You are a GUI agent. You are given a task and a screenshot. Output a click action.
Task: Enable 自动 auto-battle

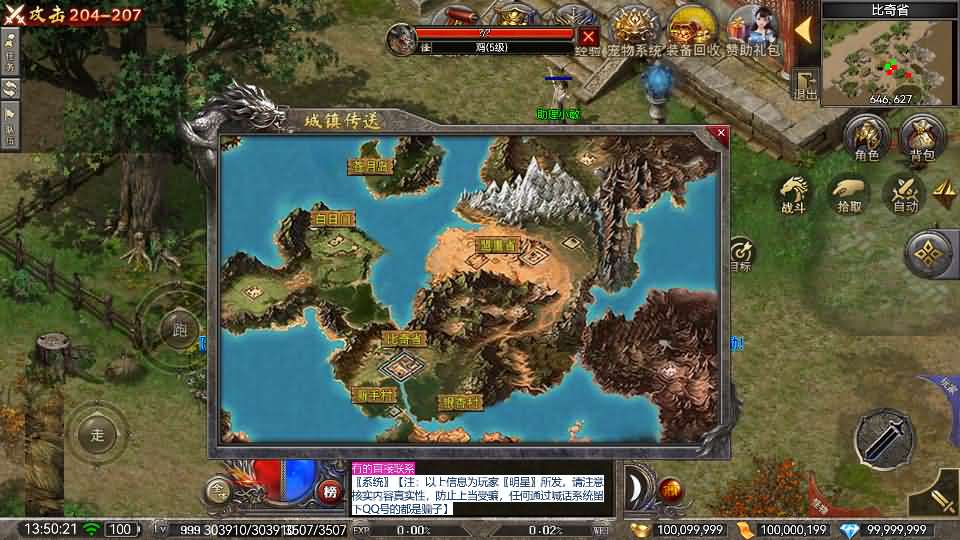pos(905,193)
